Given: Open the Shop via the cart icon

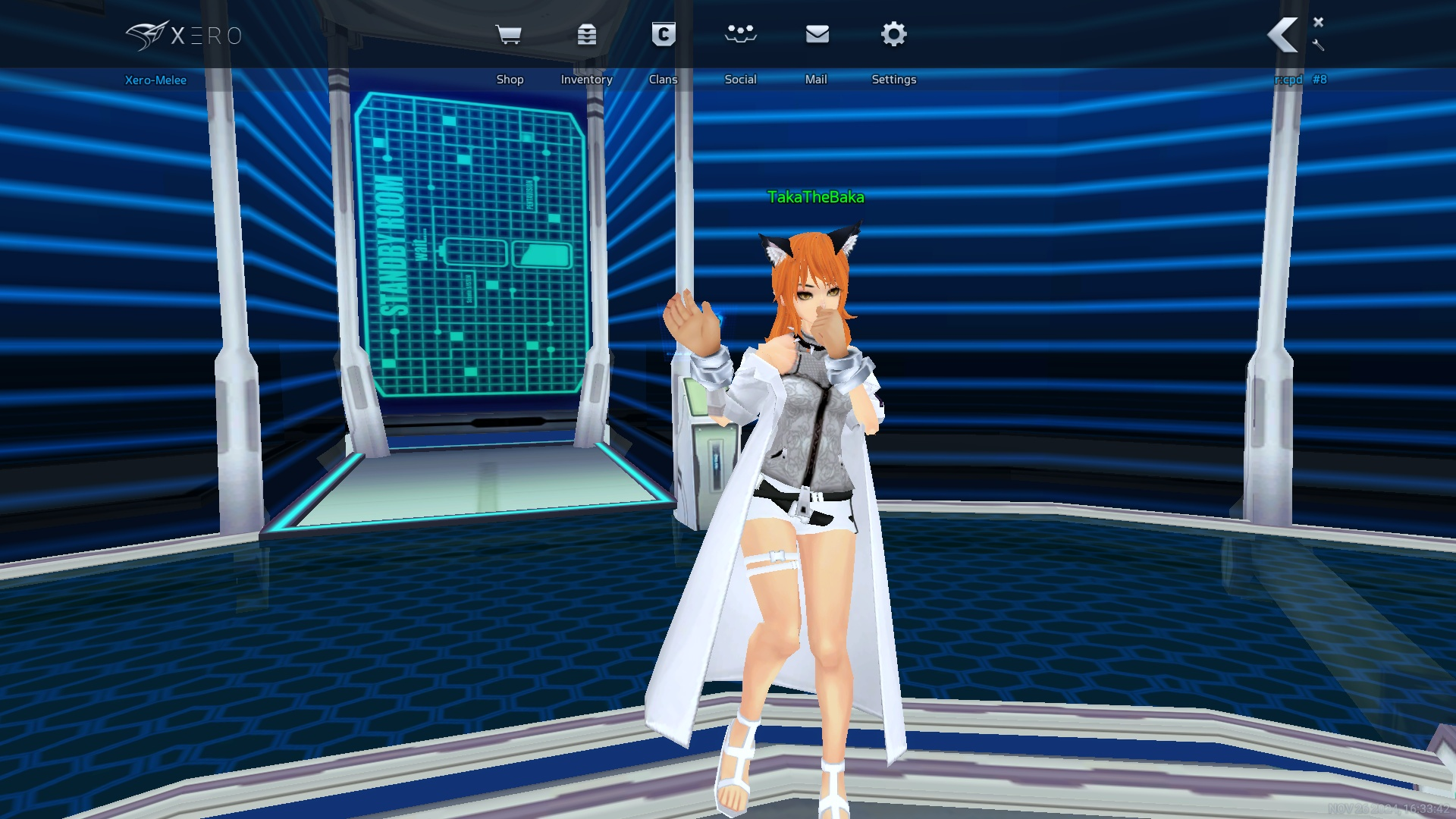Looking at the screenshot, I should click(x=508, y=35).
